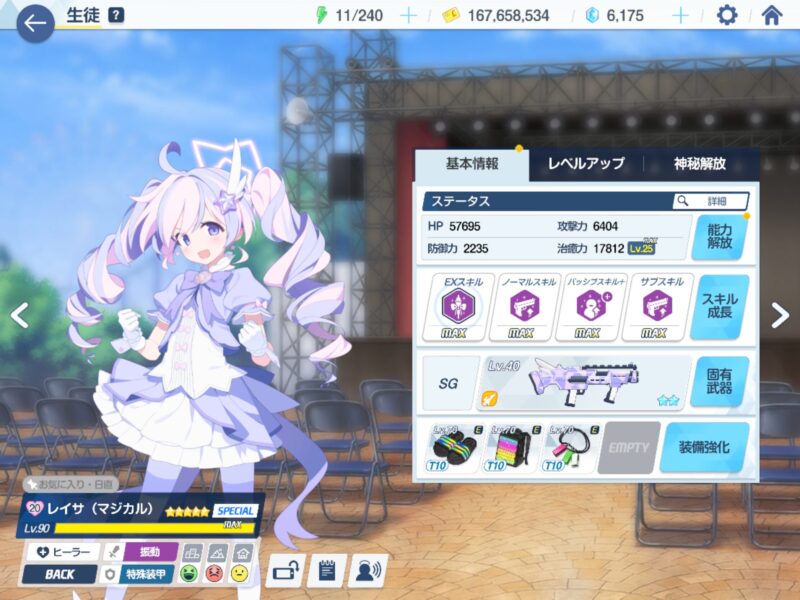This screenshot has height=600, width=800.
Task: Open the 神秘解放 tab
Action: [700, 164]
